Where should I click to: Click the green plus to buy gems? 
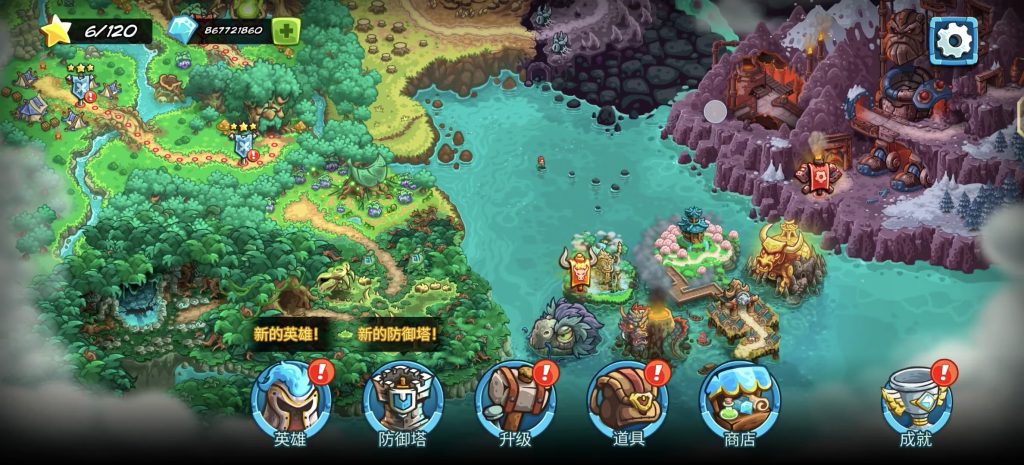click(x=286, y=30)
